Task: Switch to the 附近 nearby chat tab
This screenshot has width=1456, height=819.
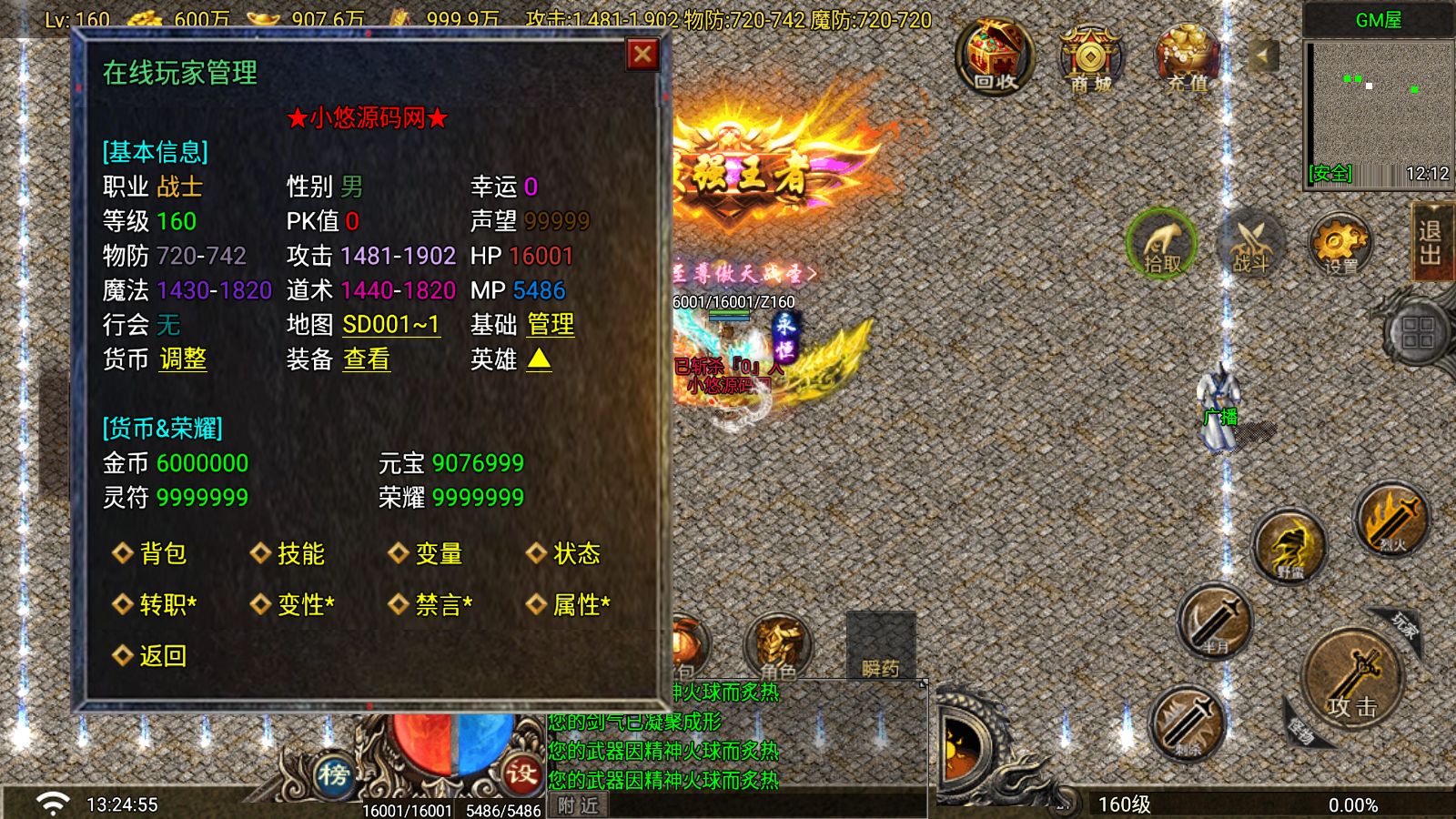Action: pos(576,805)
